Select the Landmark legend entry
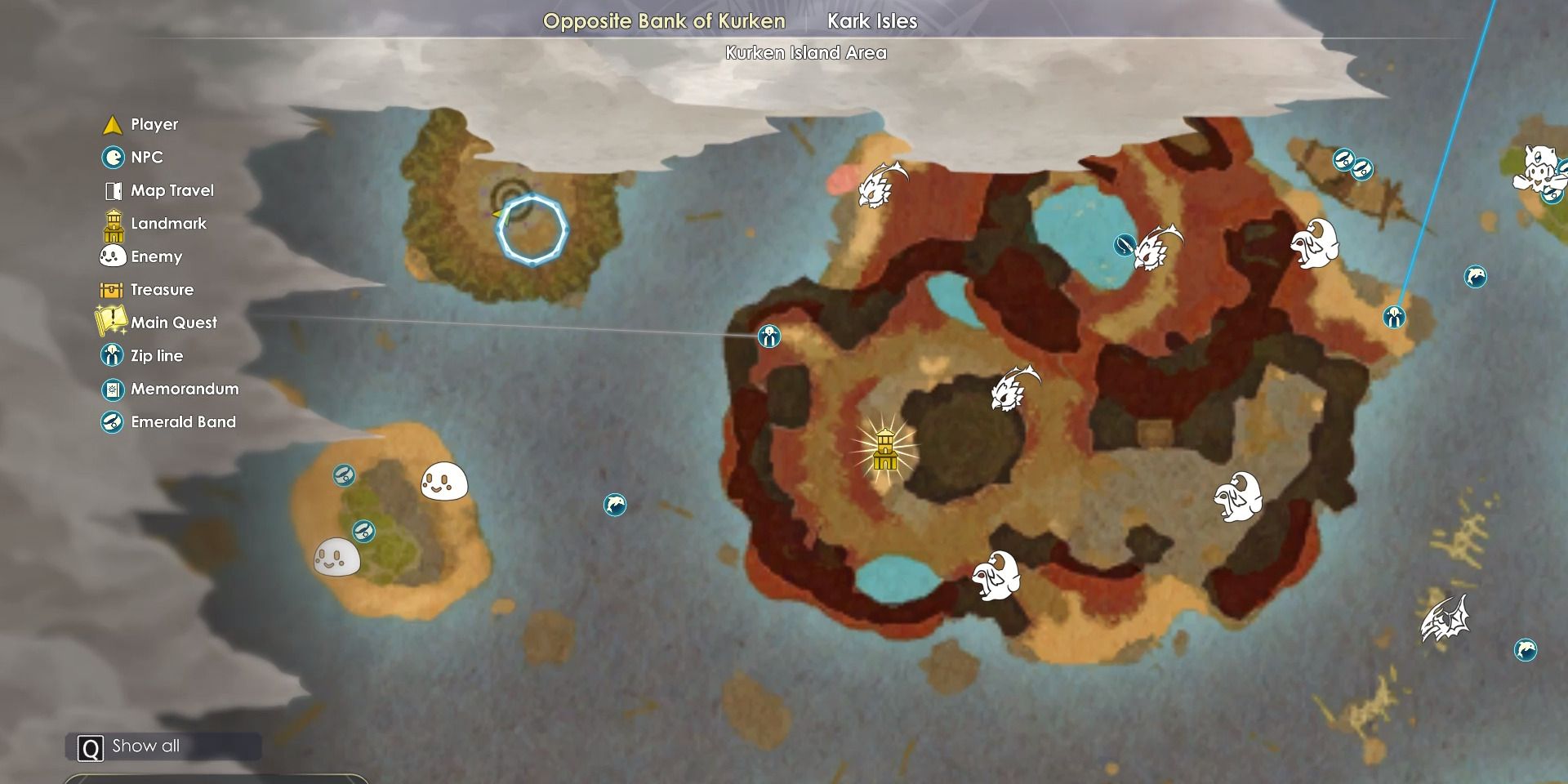Image resolution: width=1568 pixels, height=784 pixels. click(x=168, y=224)
